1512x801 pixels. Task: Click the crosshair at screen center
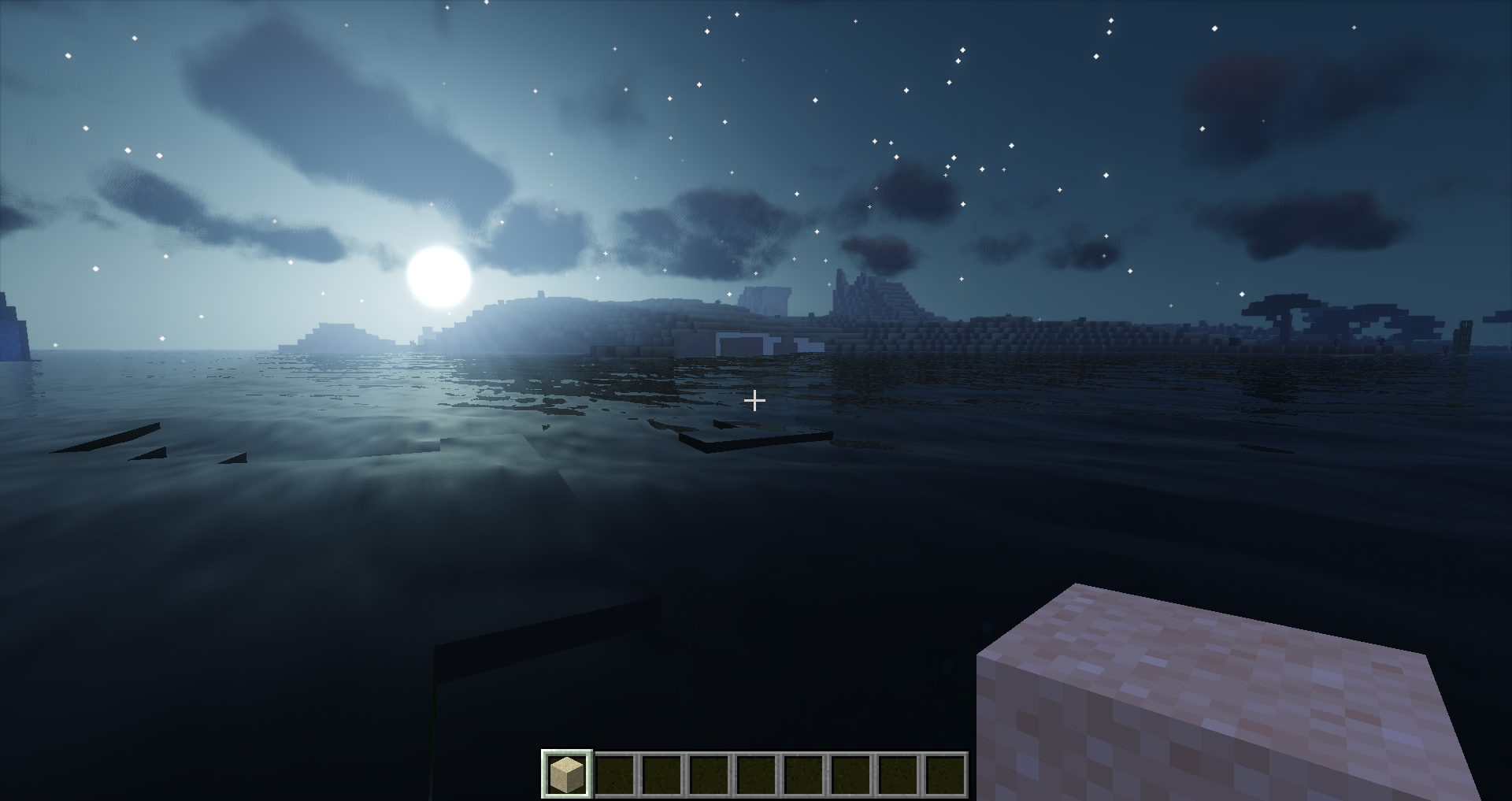click(x=756, y=401)
